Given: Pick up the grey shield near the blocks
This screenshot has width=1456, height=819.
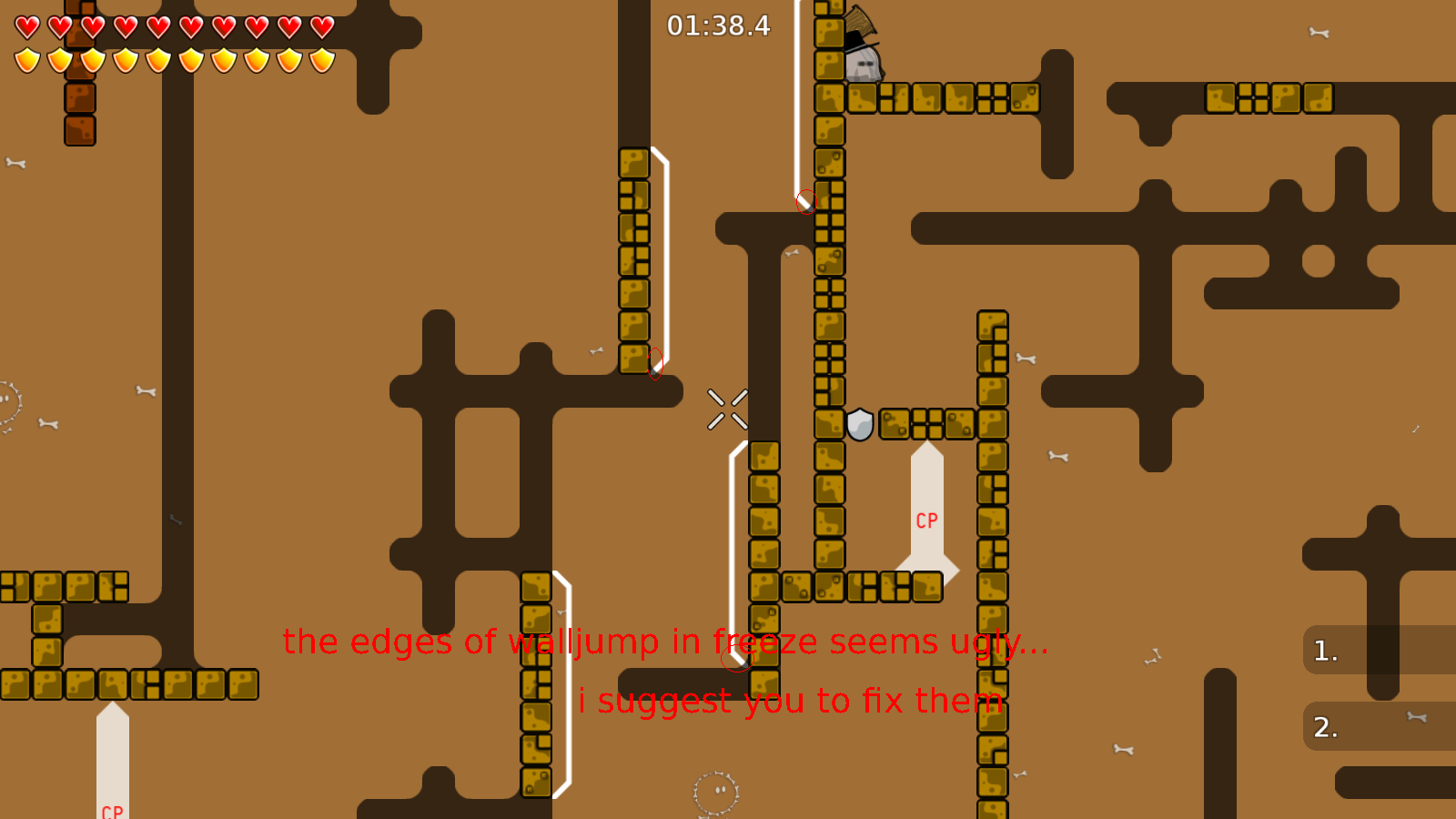Looking at the screenshot, I should pyautogui.click(x=858, y=422).
